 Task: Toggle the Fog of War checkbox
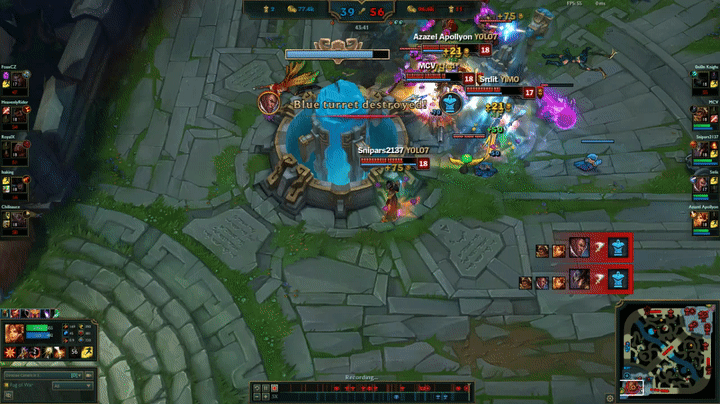coord(5,386)
